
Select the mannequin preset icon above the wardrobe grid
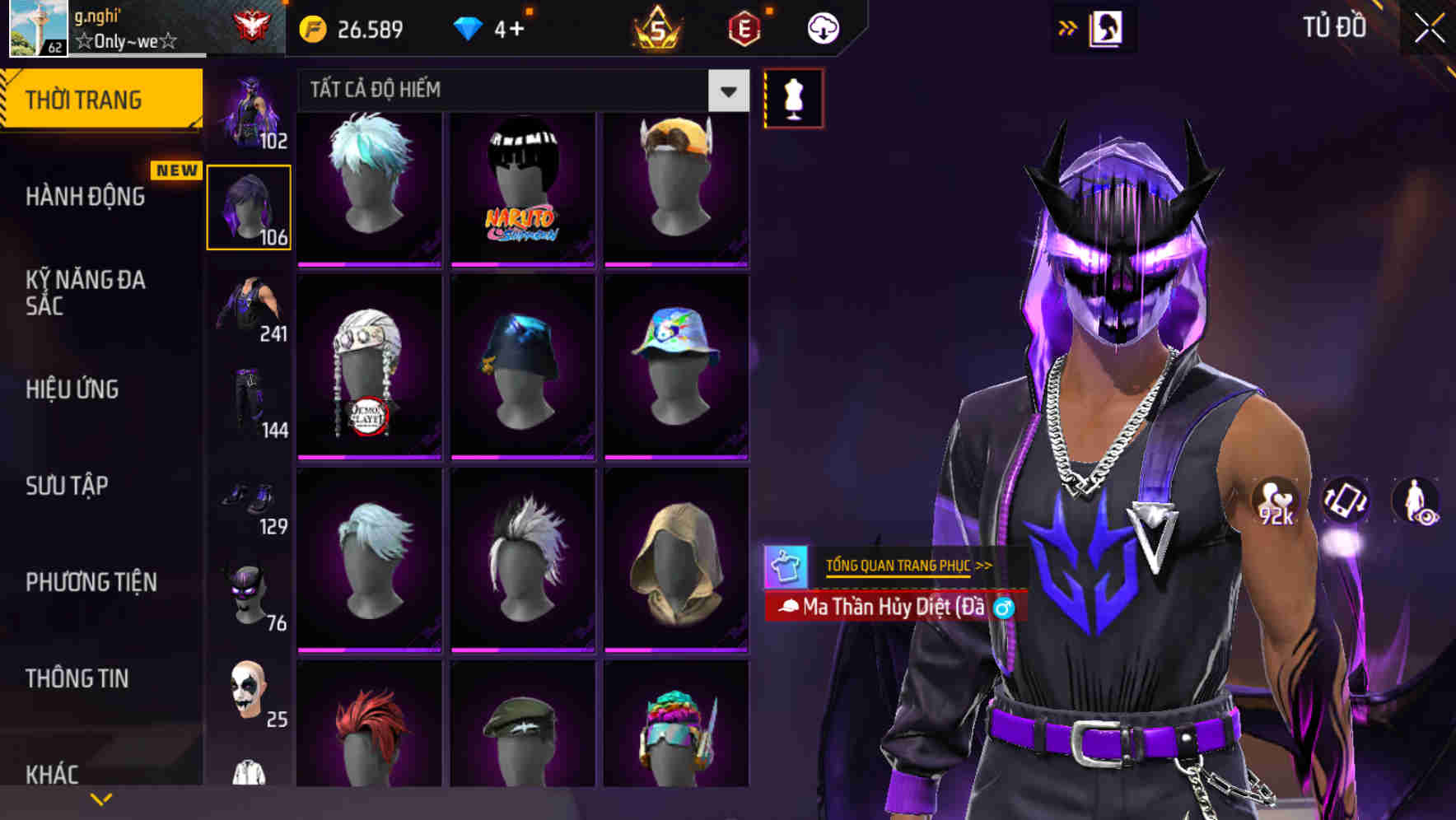(793, 97)
